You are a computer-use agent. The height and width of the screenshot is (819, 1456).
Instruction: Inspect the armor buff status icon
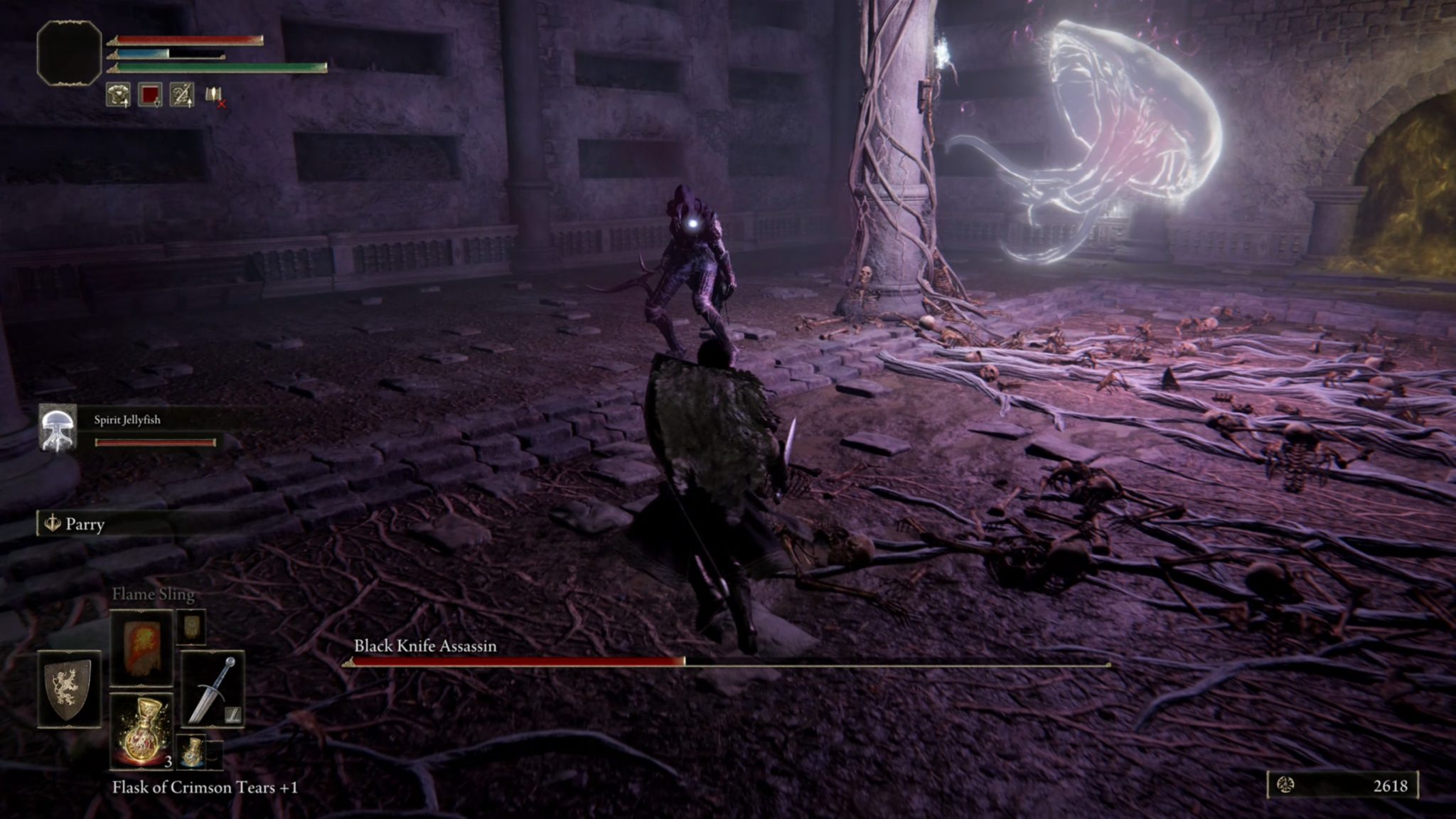point(118,95)
